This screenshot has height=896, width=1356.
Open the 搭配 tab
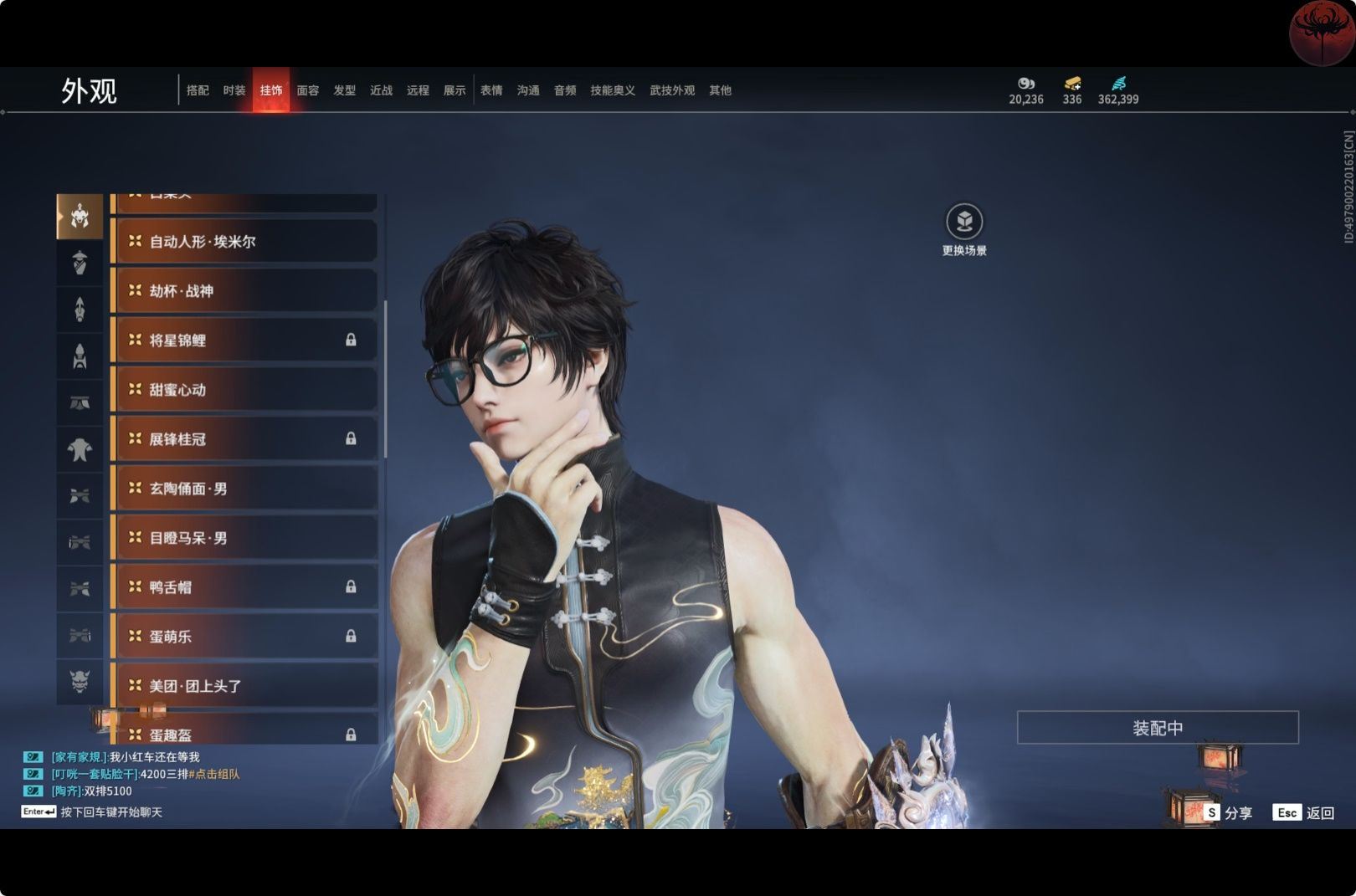point(198,90)
